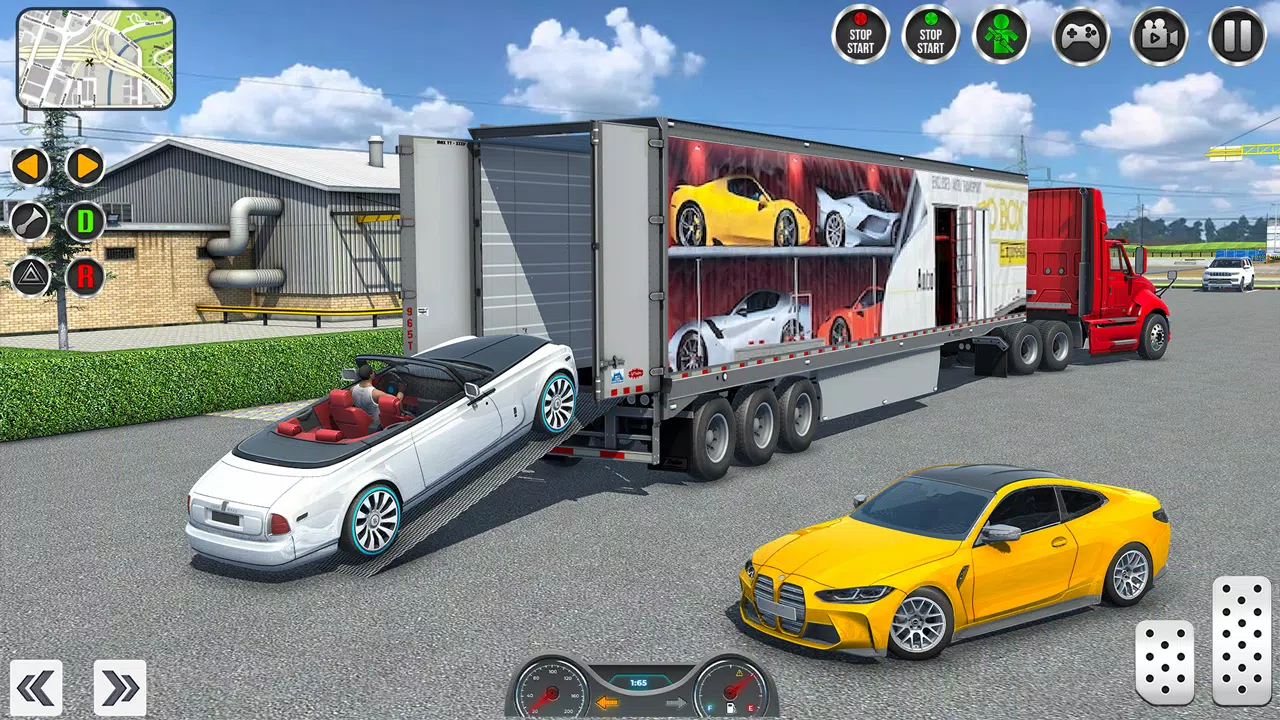Fasten the driver's seatbelt
The height and width of the screenshot is (720, 1280).
click(1001, 35)
